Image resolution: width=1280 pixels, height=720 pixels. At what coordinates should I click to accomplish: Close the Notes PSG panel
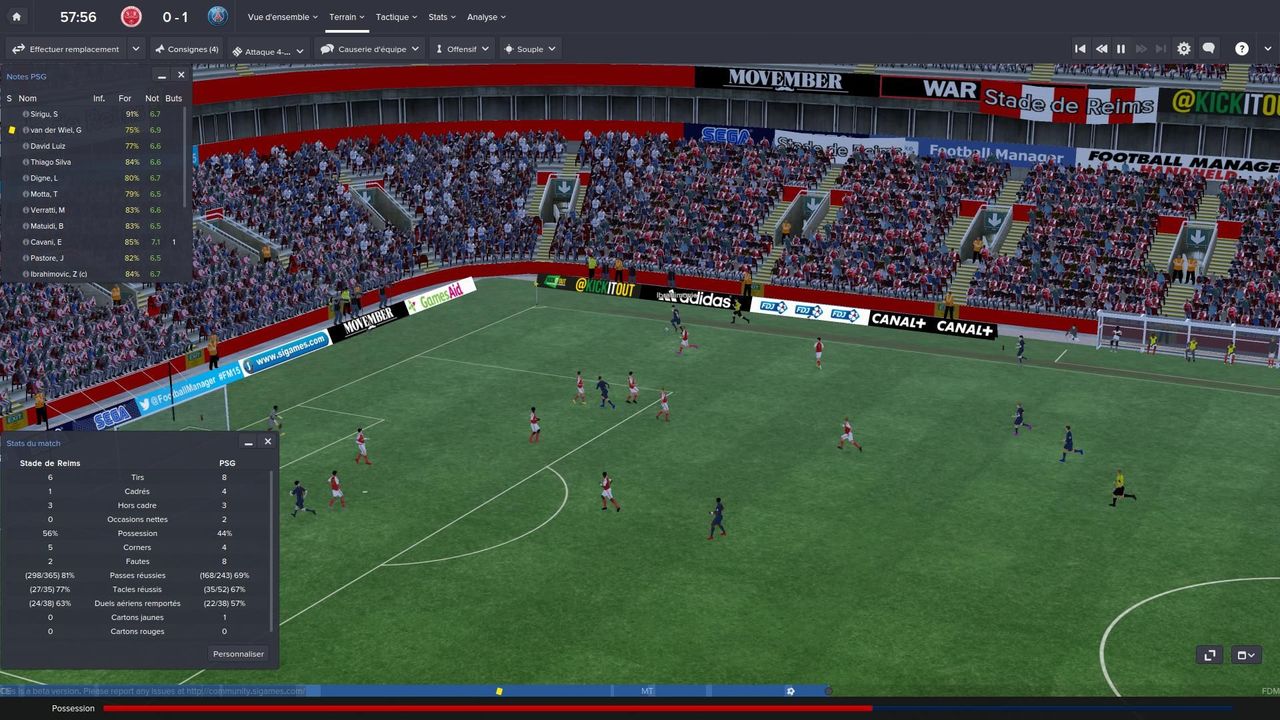coord(181,75)
